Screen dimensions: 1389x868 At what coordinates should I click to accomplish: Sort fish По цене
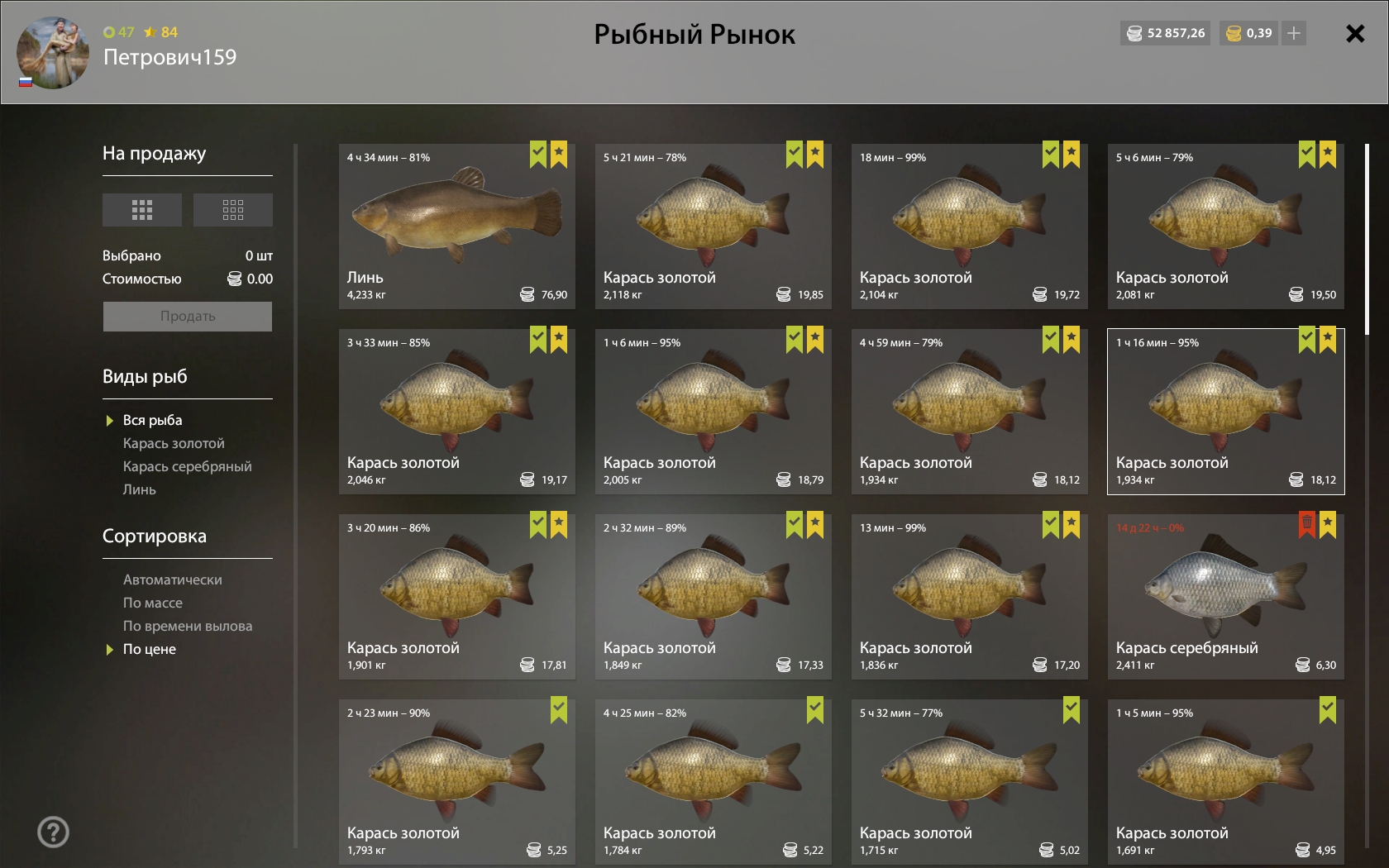pos(150,650)
